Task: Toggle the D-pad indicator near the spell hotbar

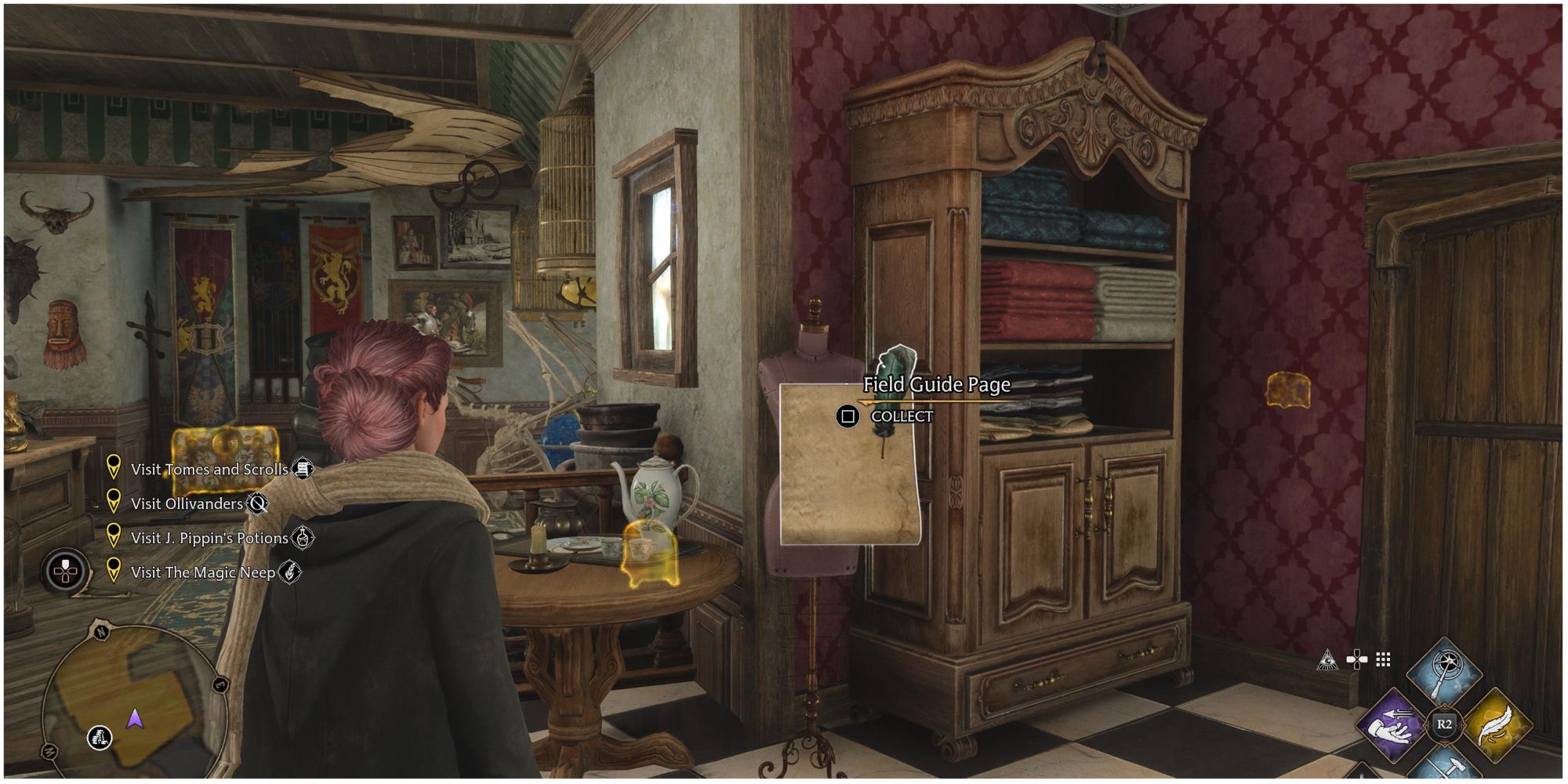Action: coord(1356,660)
